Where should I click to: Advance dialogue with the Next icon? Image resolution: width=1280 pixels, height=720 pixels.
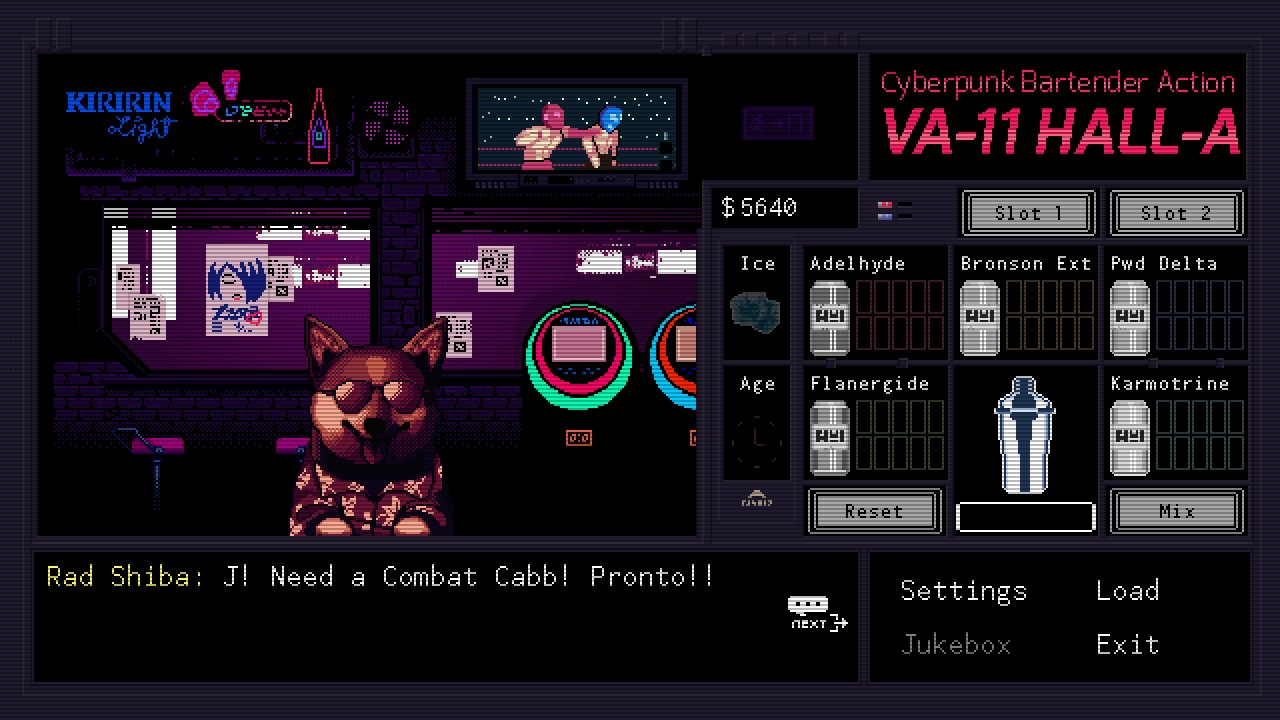click(817, 614)
